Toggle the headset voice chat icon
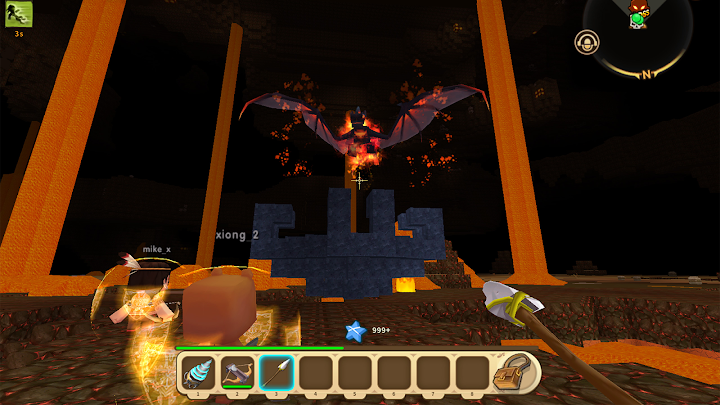This screenshot has width=720, height=405. (585, 42)
